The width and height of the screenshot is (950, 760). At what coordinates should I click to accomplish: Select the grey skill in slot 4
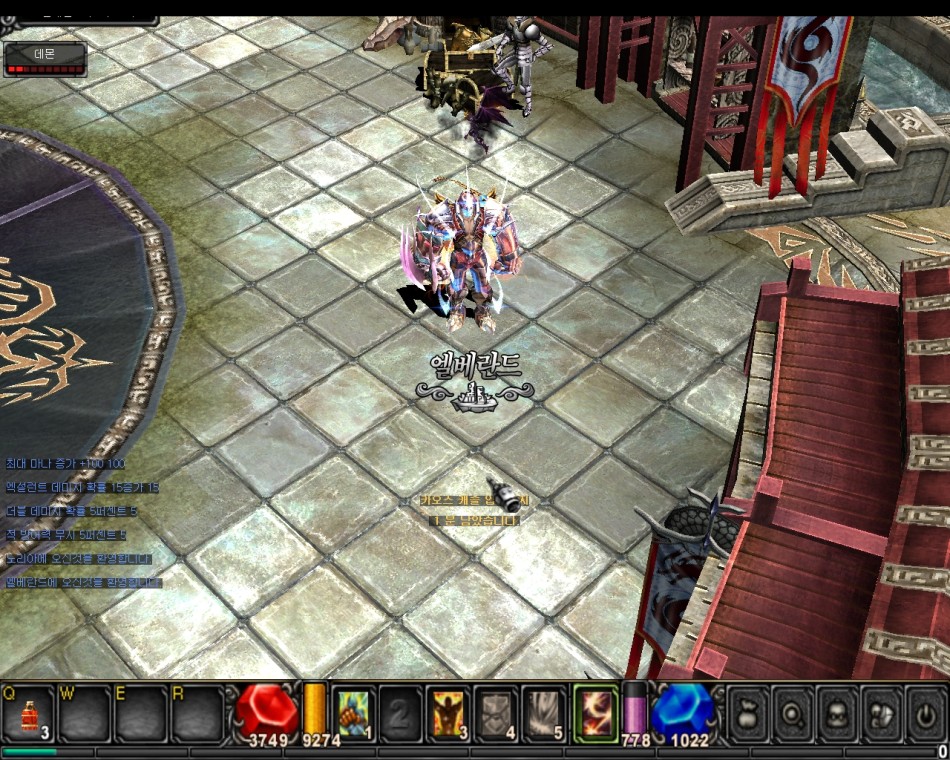497,713
